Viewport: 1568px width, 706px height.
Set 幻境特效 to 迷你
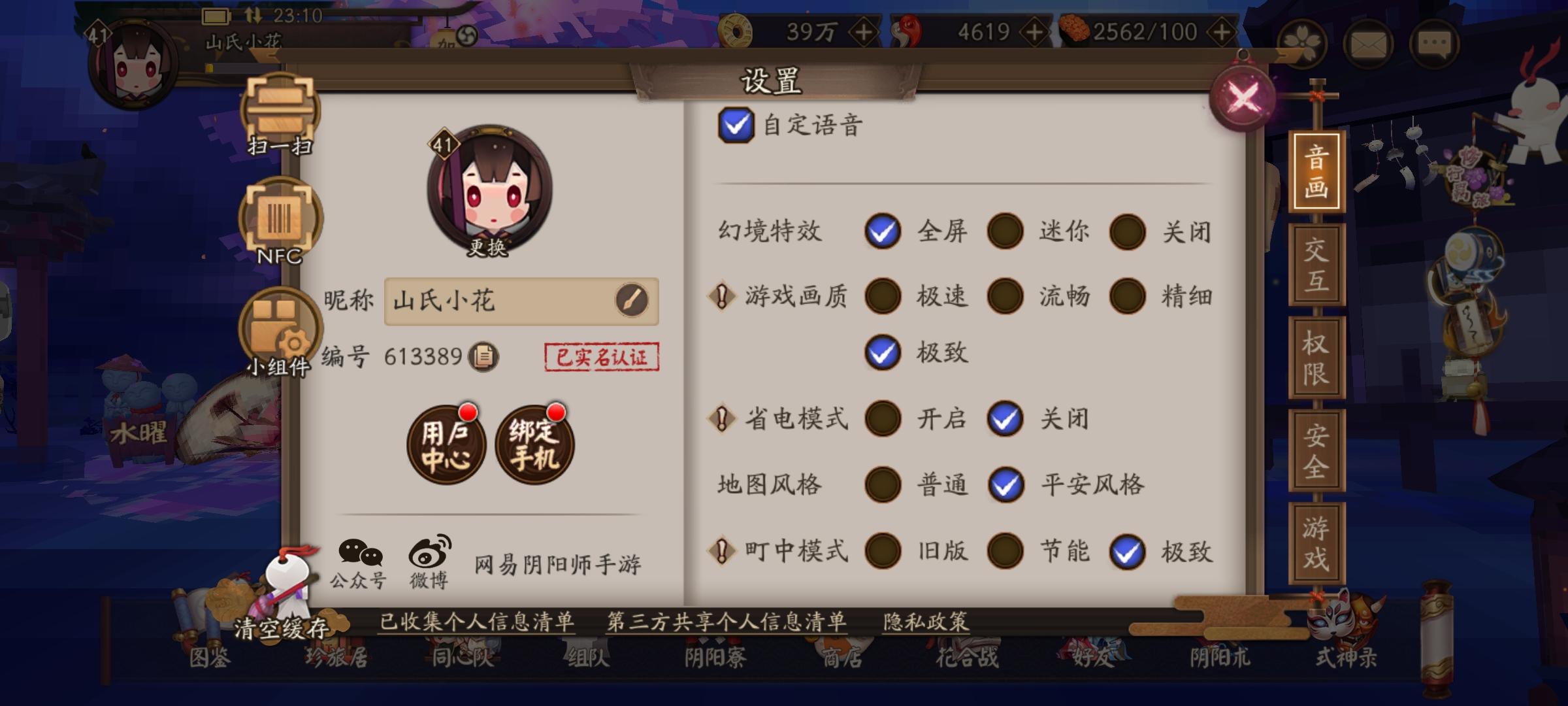coord(1004,230)
